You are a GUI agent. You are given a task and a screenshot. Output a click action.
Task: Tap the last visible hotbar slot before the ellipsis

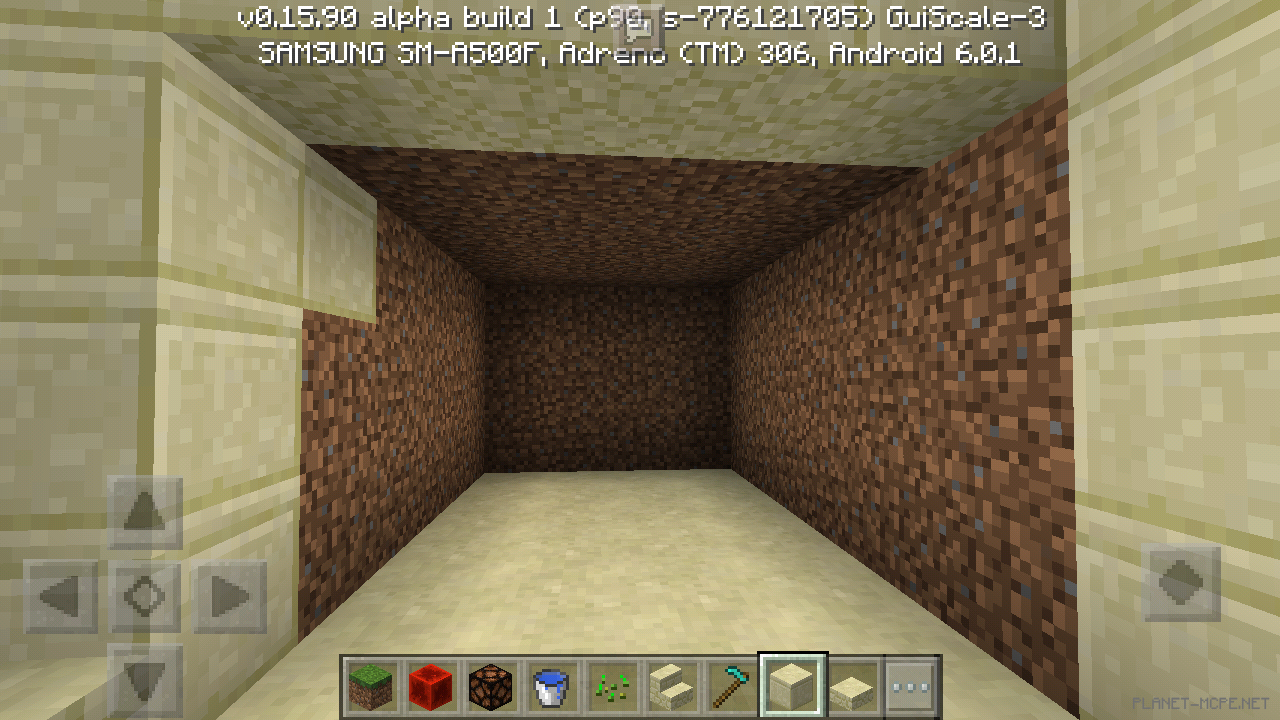[x=851, y=687]
